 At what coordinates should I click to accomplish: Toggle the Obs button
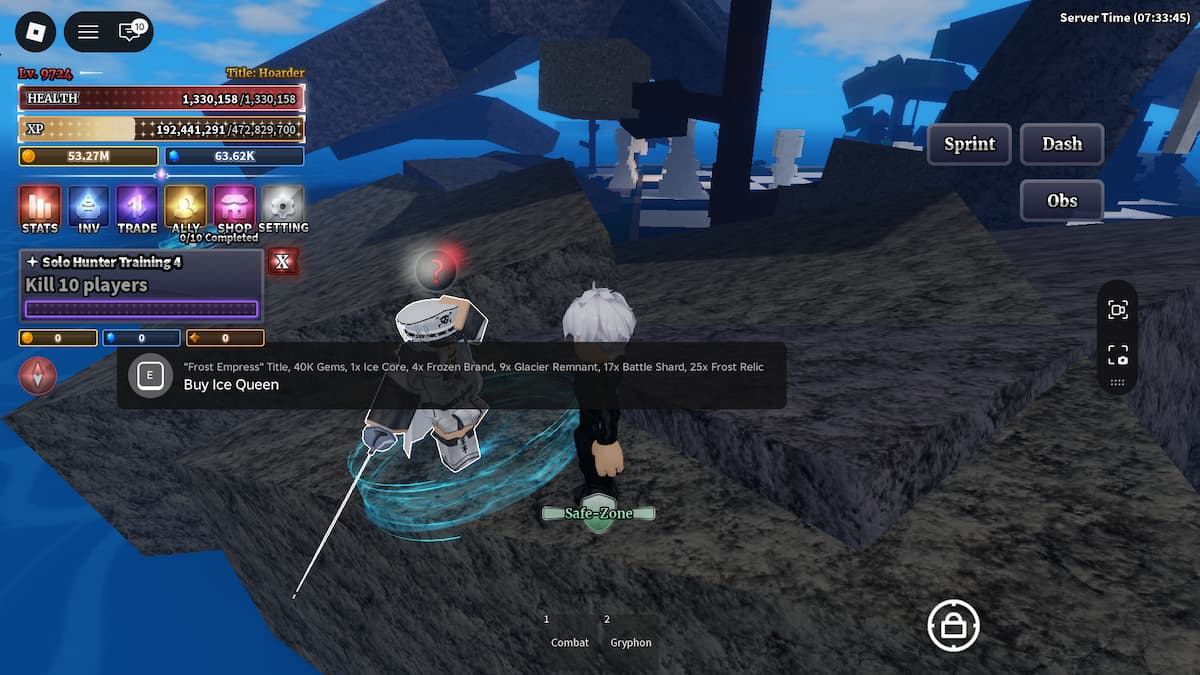(x=1062, y=201)
